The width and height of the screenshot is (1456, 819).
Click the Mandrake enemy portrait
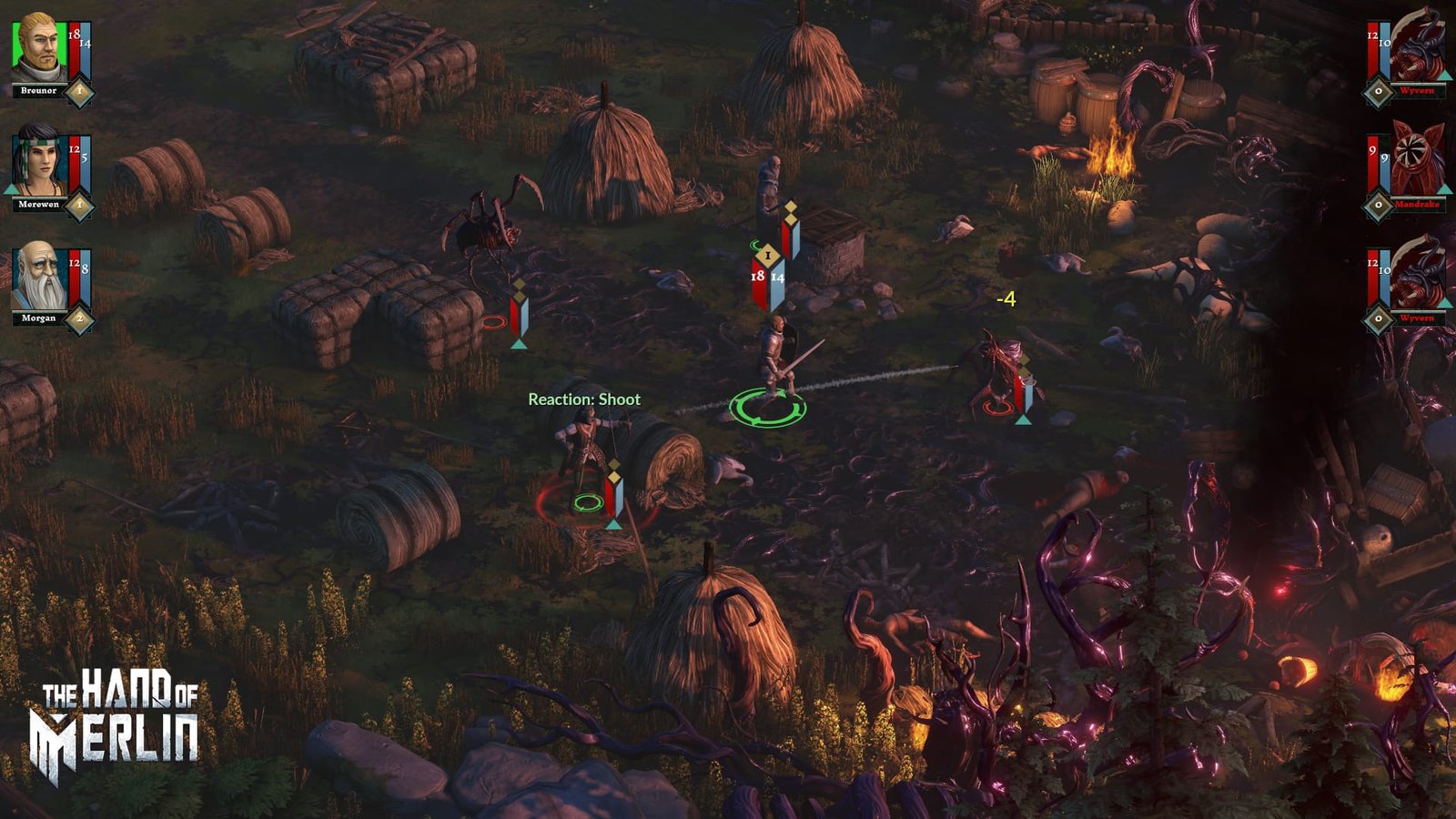point(1417,162)
